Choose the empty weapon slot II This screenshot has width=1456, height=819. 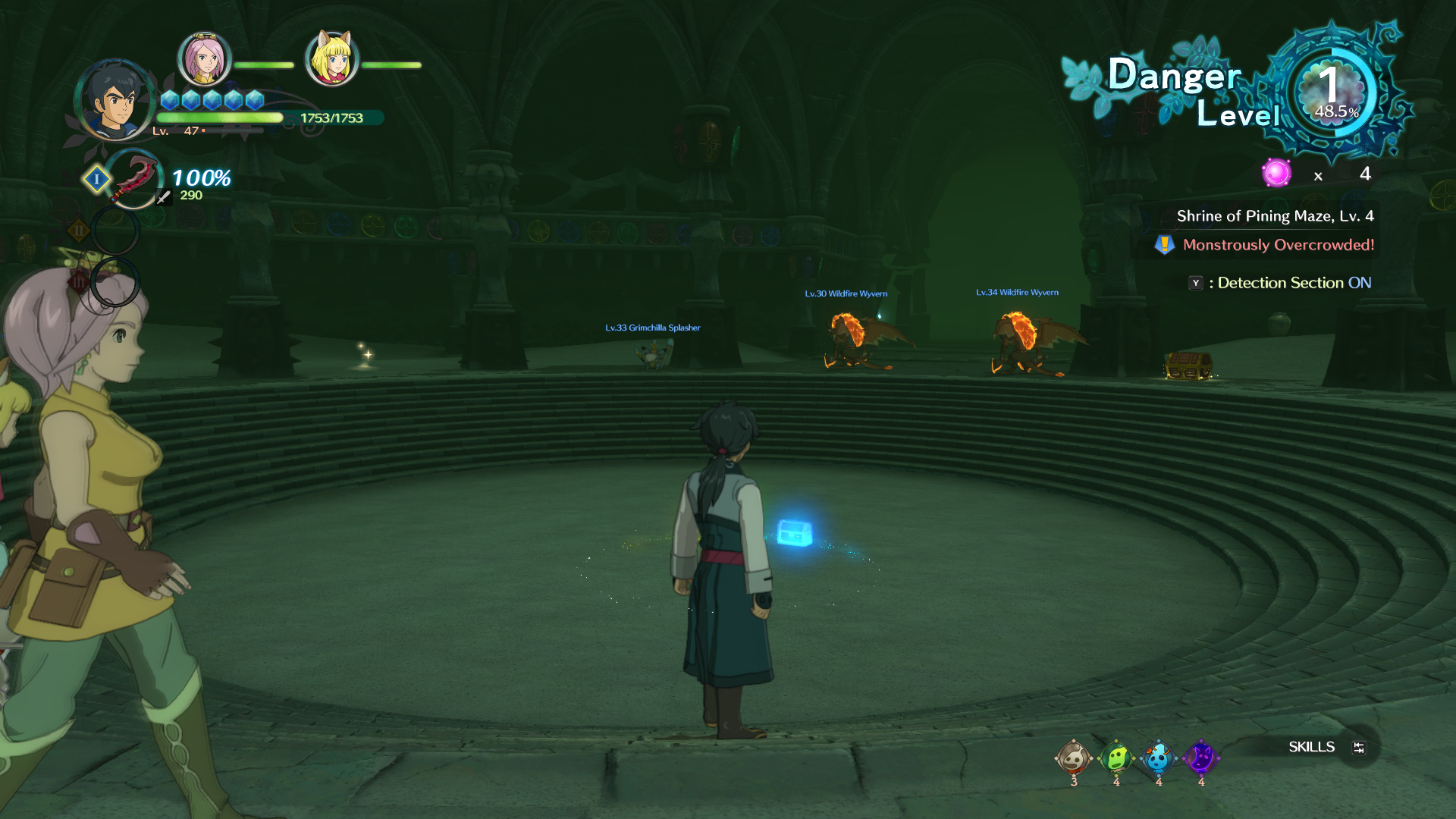pos(115,230)
